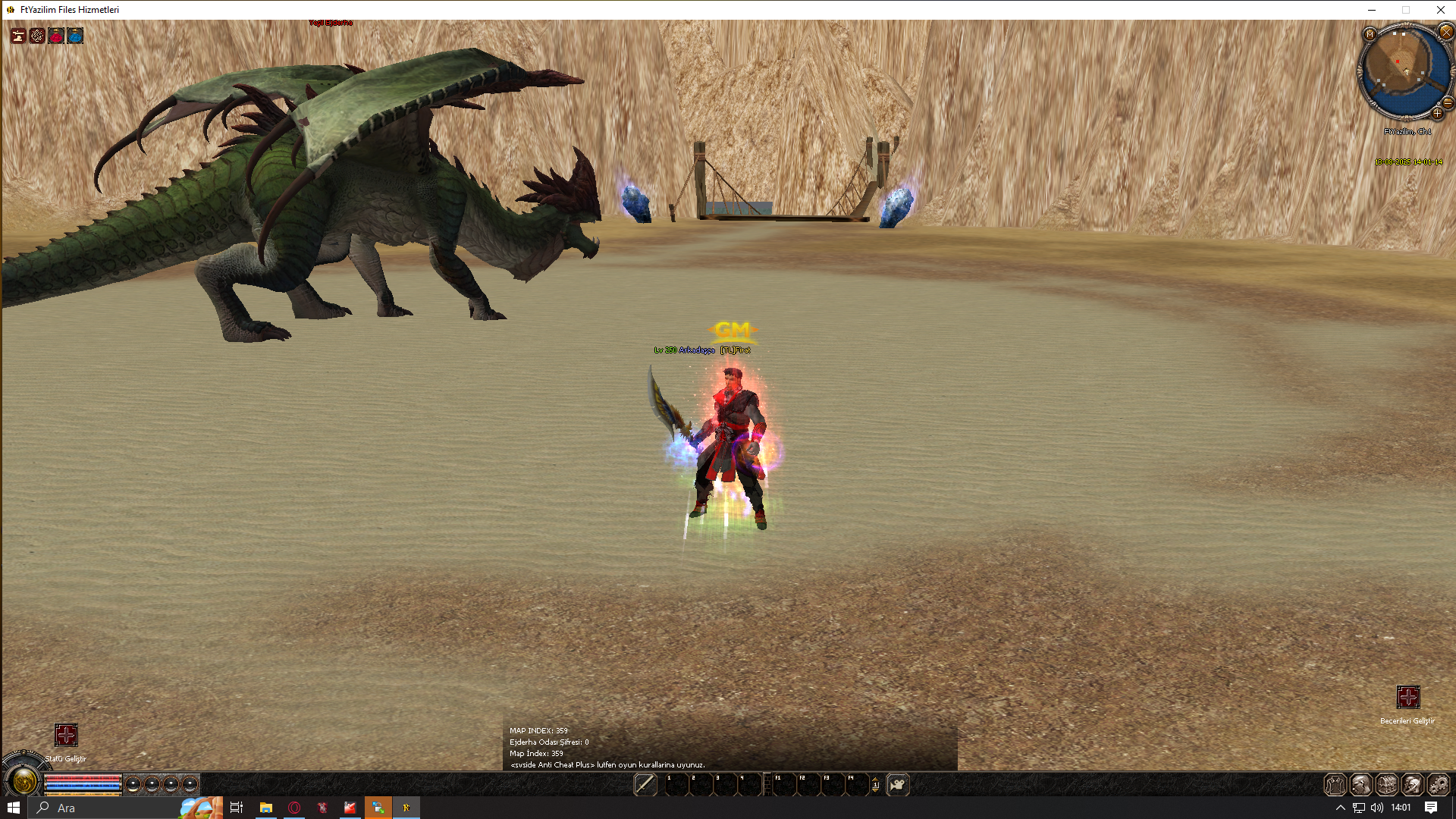Zoom in the minimap
This screenshot has width=1456, height=819.
(x=1437, y=114)
